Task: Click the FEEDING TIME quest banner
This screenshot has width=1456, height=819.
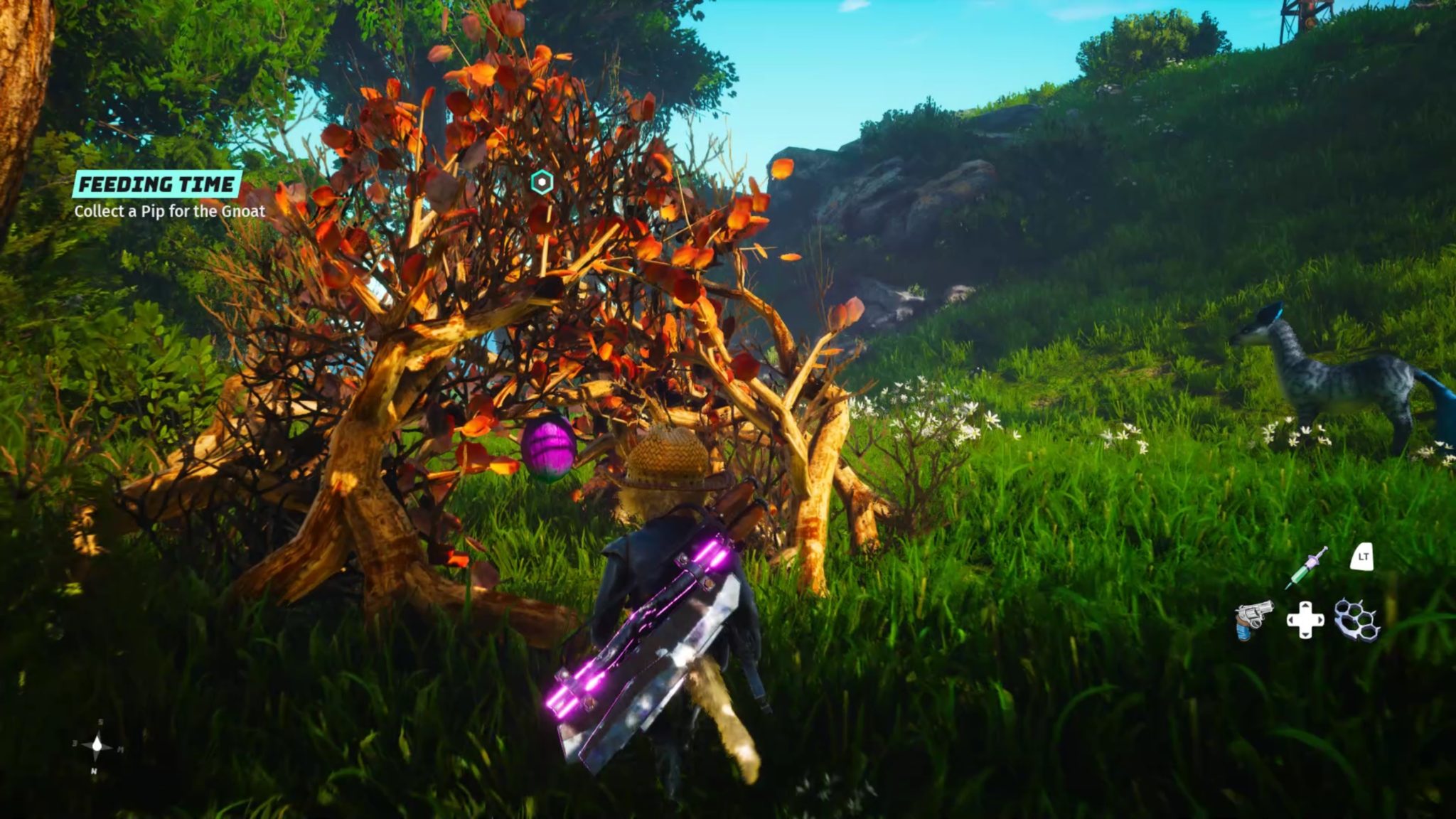Action: [x=158, y=183]
